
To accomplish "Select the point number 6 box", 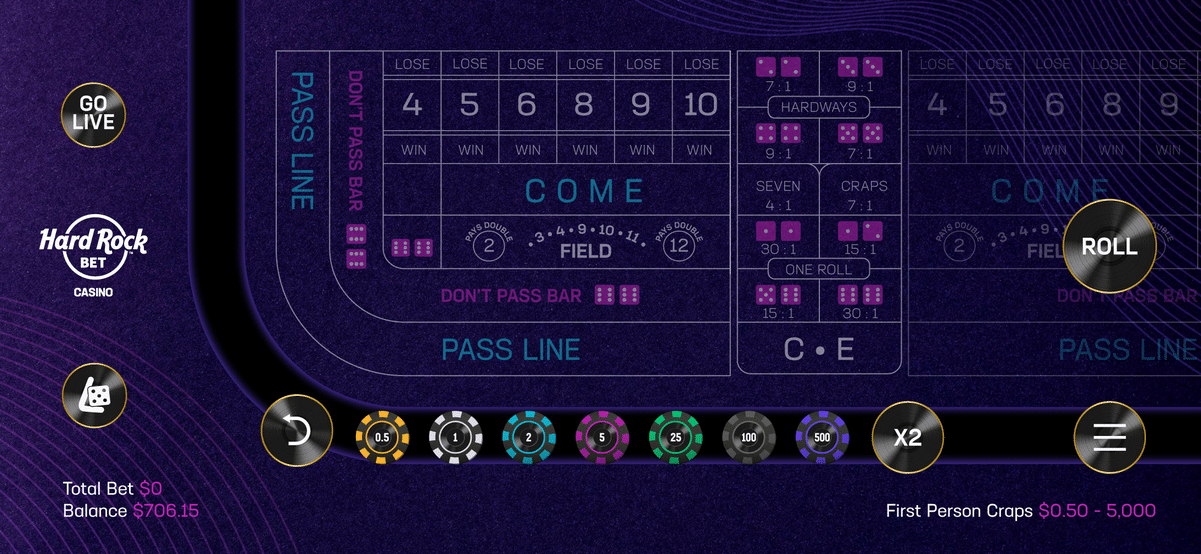I will (x=527, y=105).
